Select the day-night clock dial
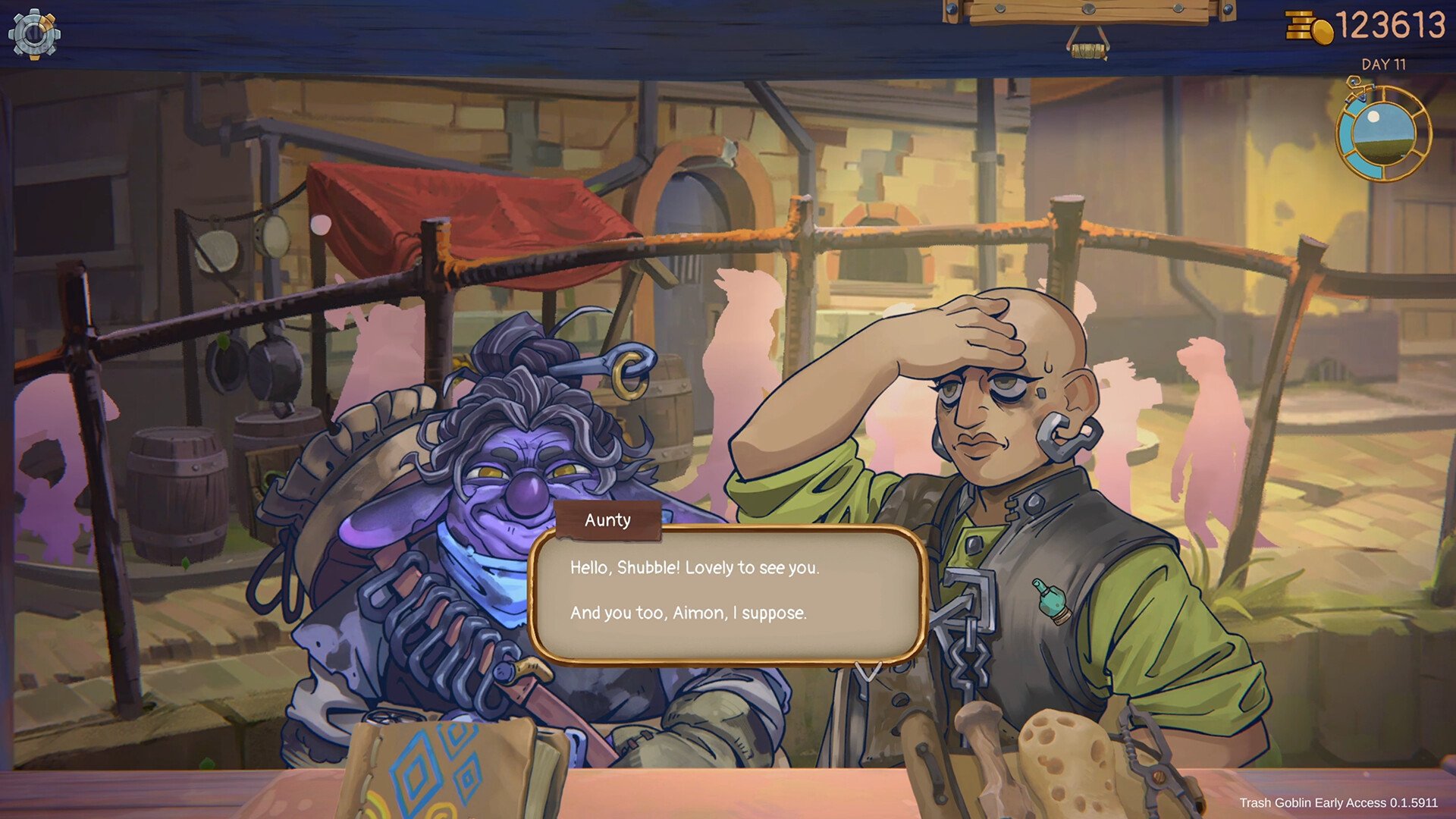1456x819 pixels. (1382, 134)
